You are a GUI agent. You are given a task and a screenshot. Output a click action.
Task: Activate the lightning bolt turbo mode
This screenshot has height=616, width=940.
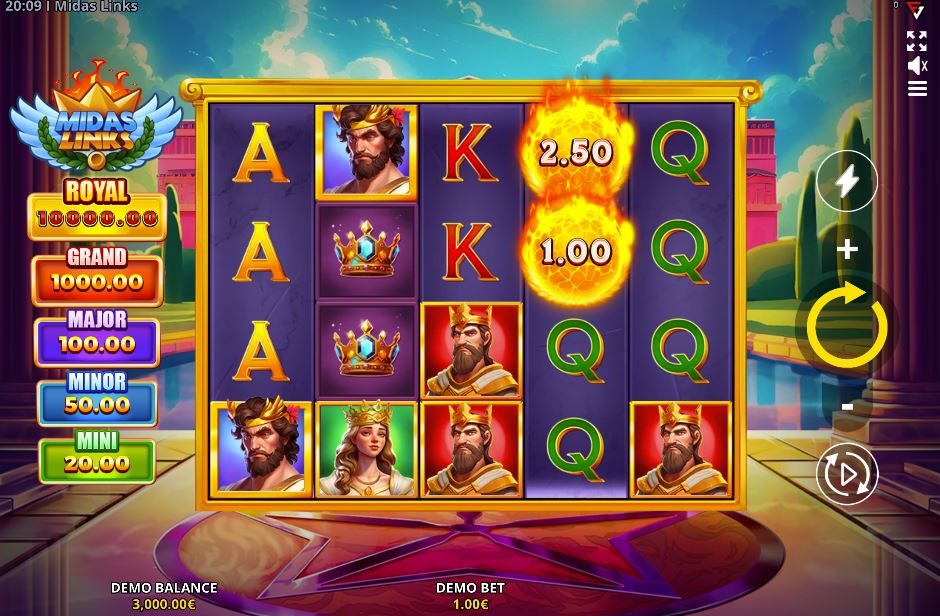click(847, 181)
